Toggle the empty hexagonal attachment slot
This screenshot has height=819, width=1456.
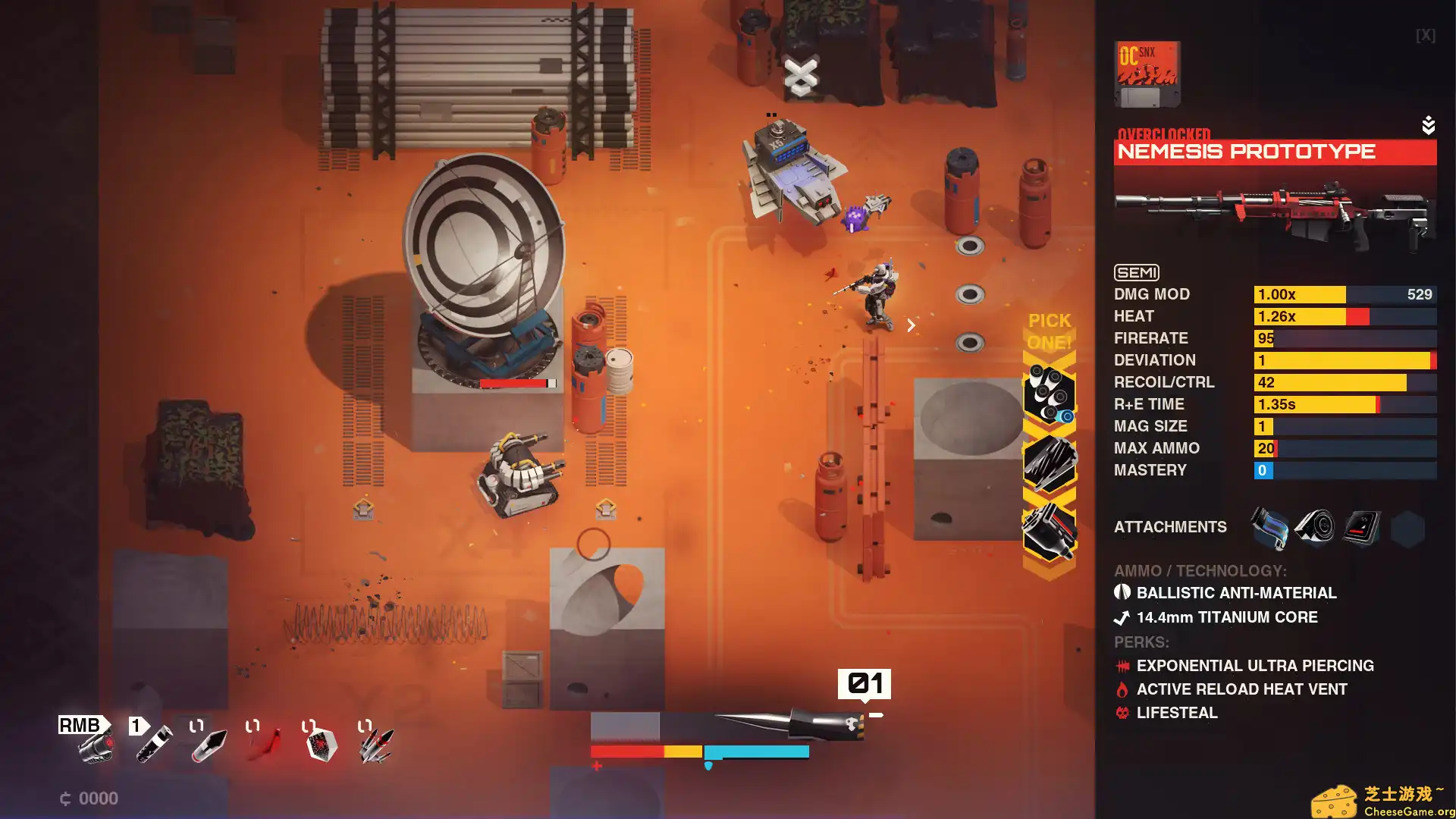click(x=1407, y=527)
